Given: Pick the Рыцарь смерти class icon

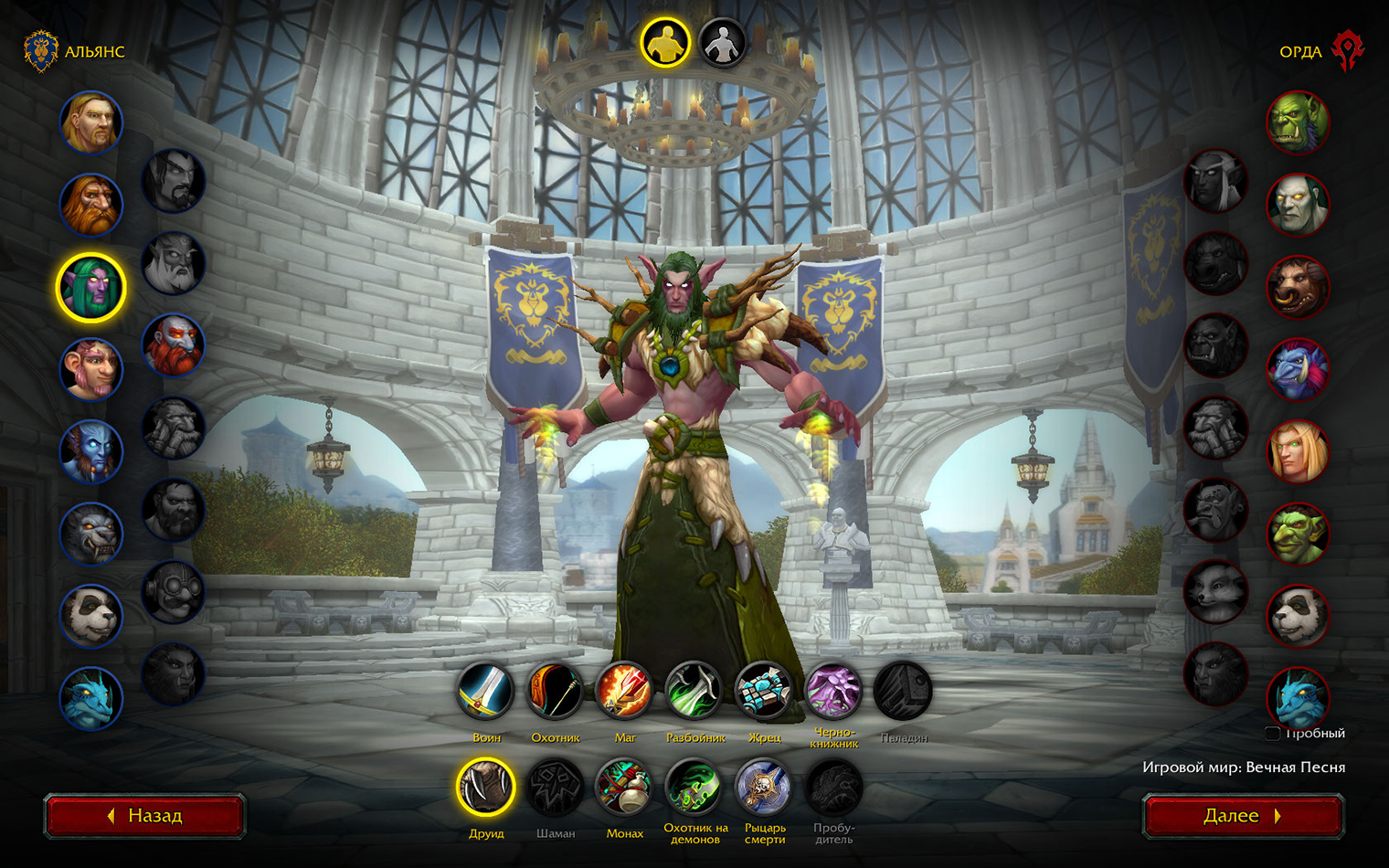Looking at the screenshot, I should pyautogui.click(x=764, y=787).
